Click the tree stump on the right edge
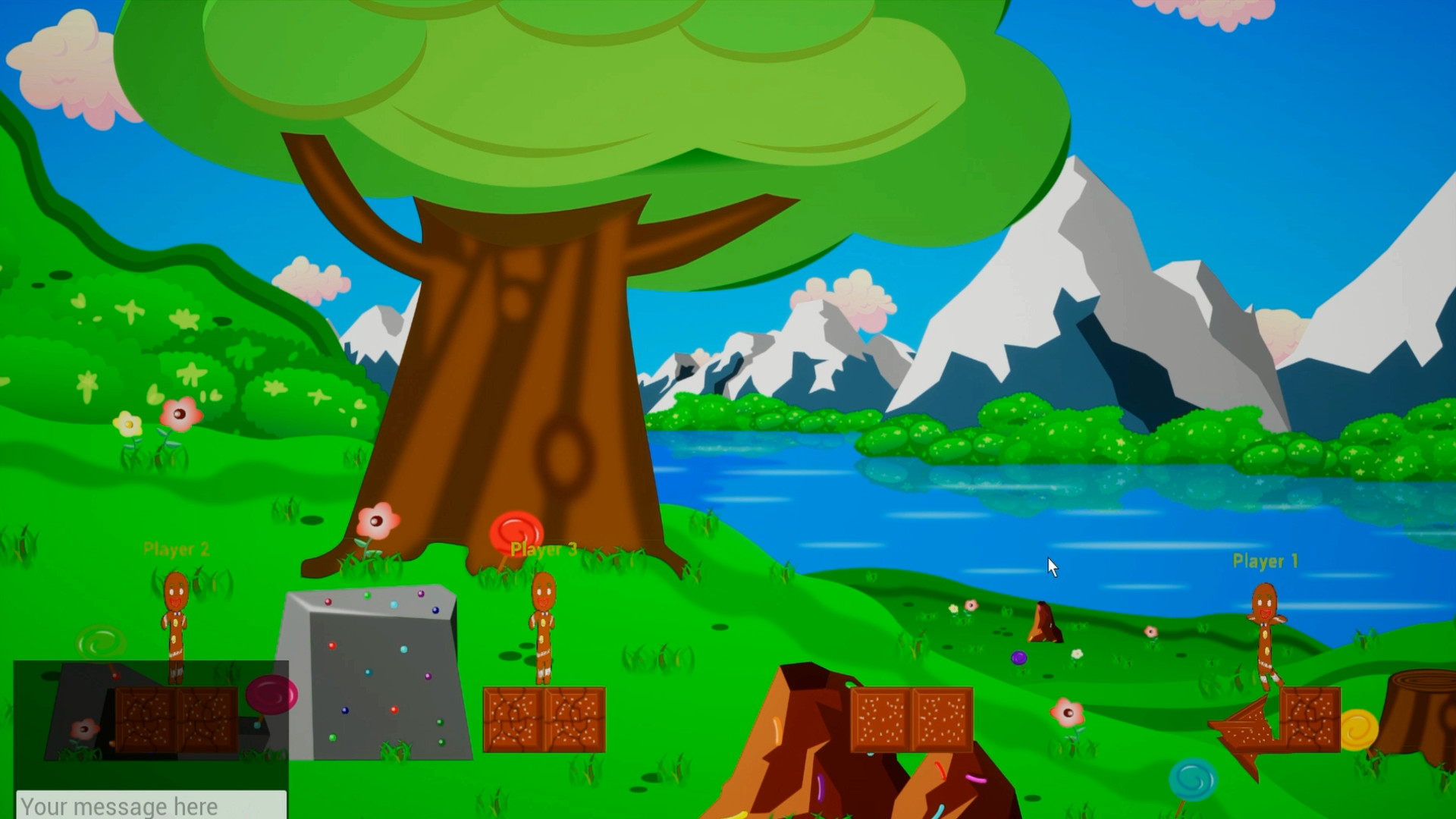 coord(1419,717)
